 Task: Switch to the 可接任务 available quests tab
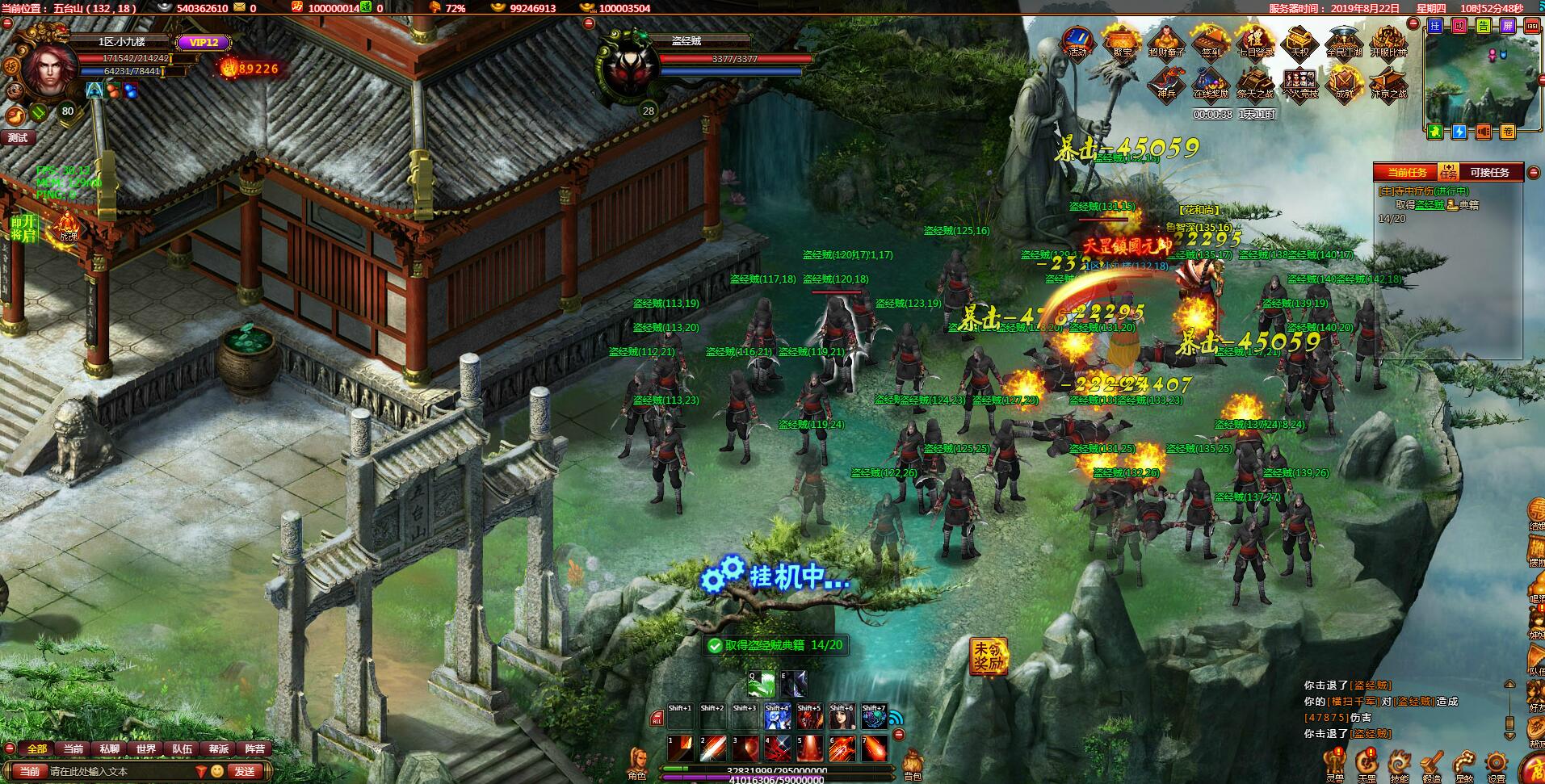point(1489,172)
